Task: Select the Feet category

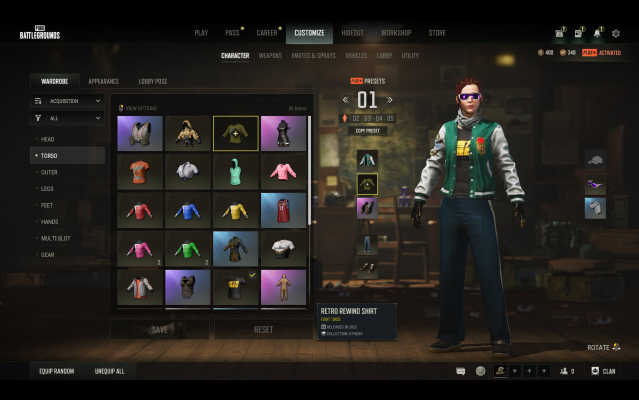Action: click(x=48, y=204)
